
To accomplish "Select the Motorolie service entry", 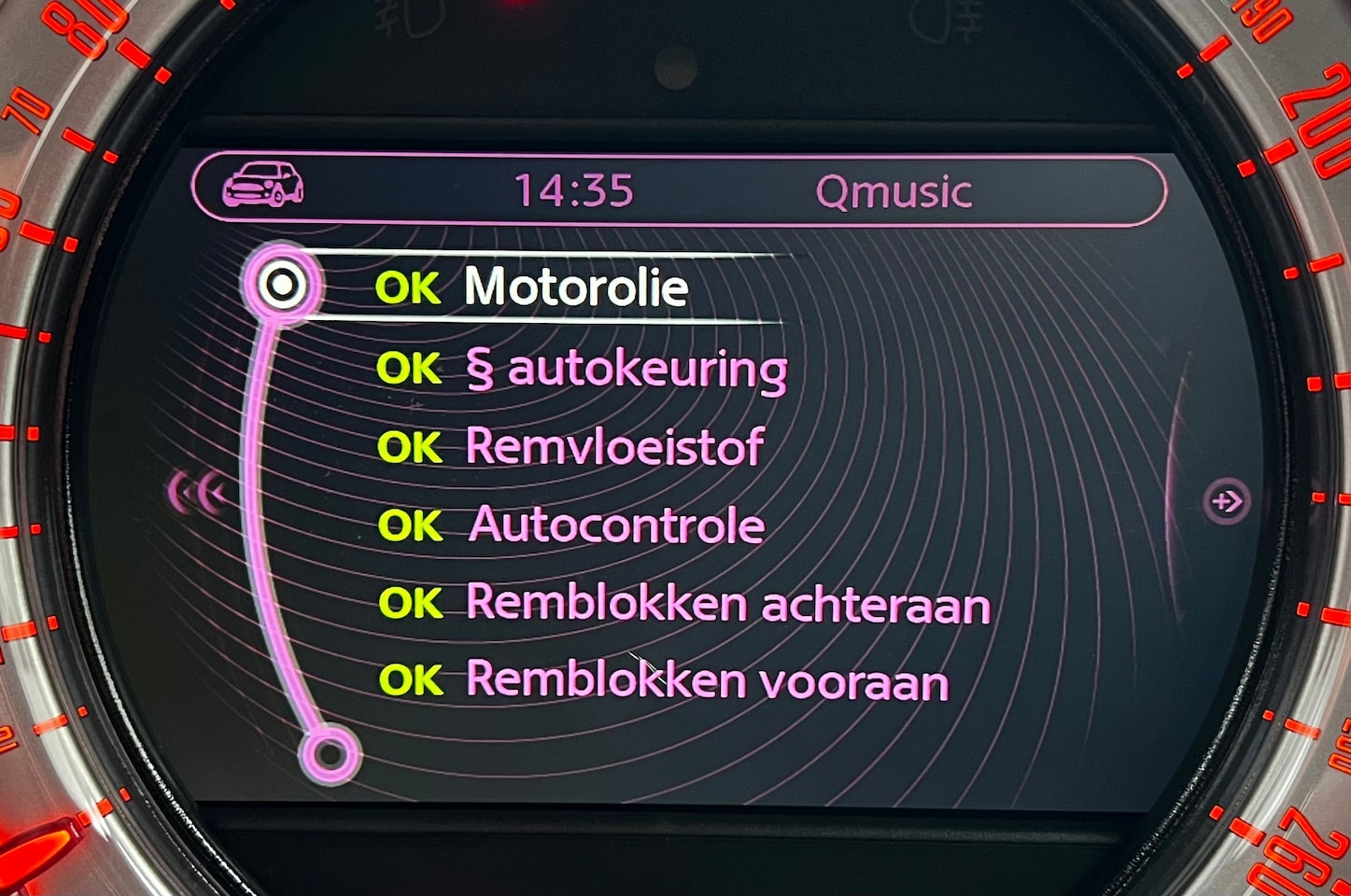I will (575, 287).
